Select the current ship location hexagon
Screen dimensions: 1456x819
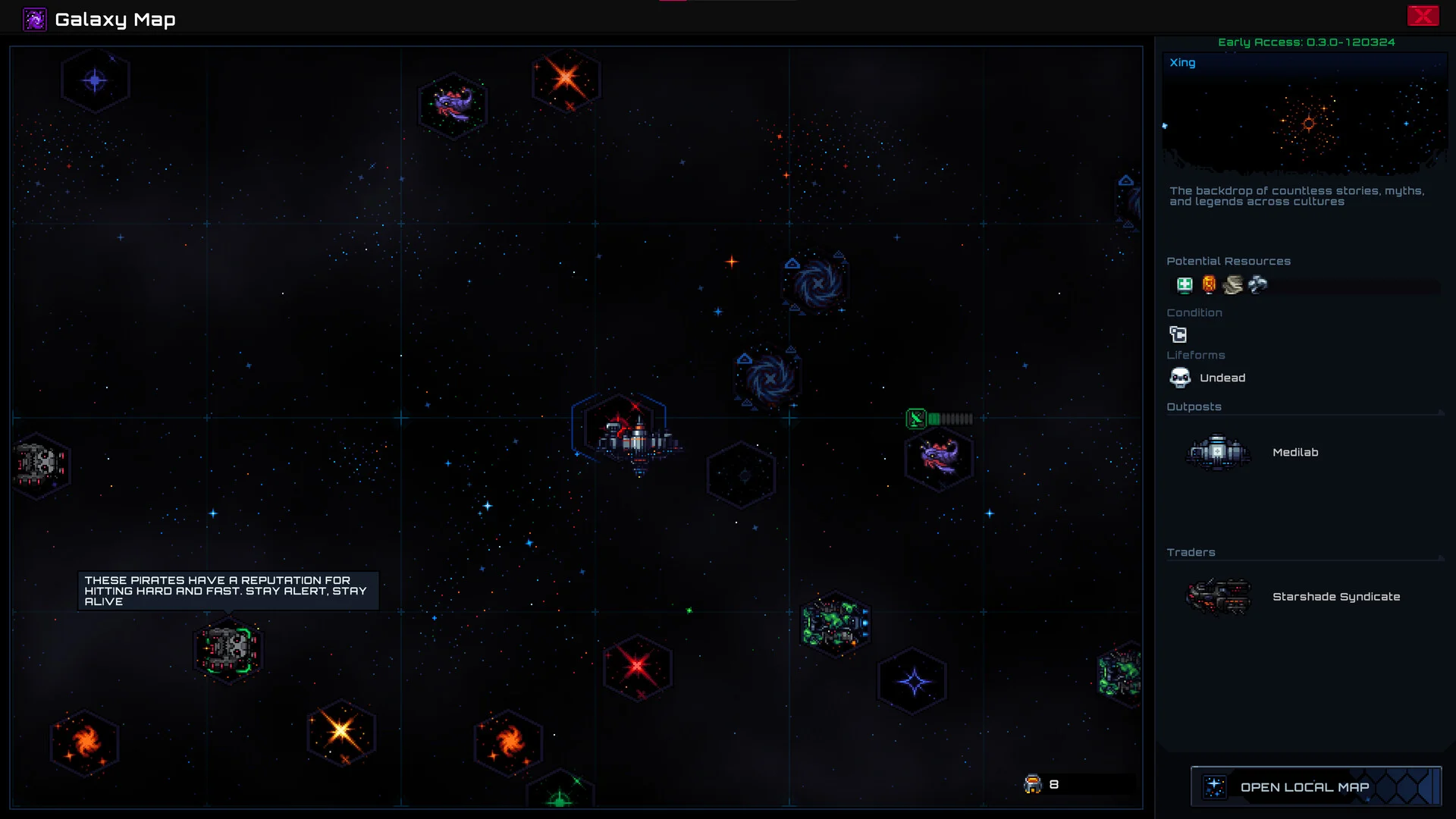[620, 431]
